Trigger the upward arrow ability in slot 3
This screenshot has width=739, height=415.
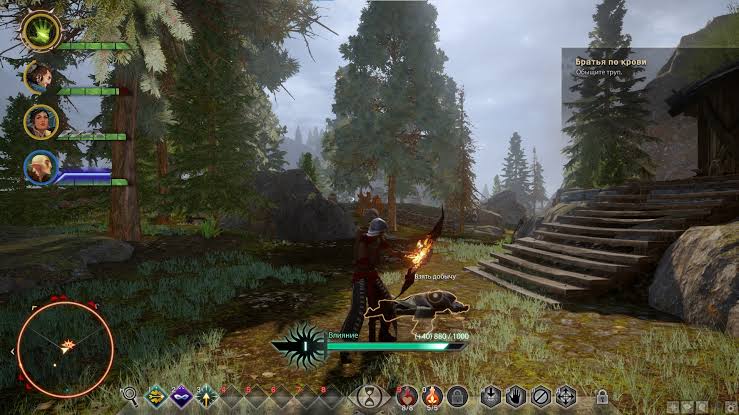207,397
